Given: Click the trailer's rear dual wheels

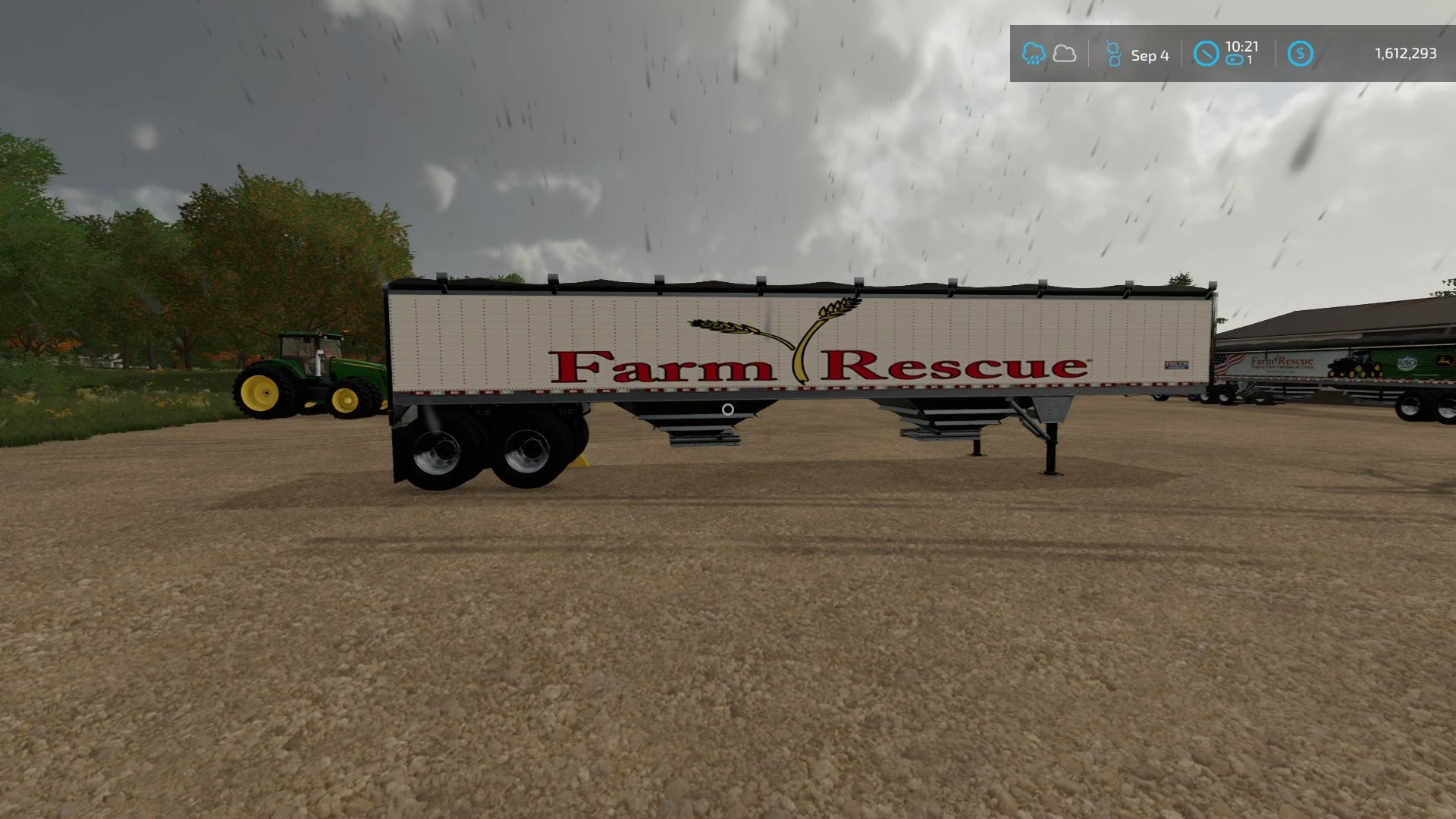Looking at the screenshot, I should tap(485, 451).
